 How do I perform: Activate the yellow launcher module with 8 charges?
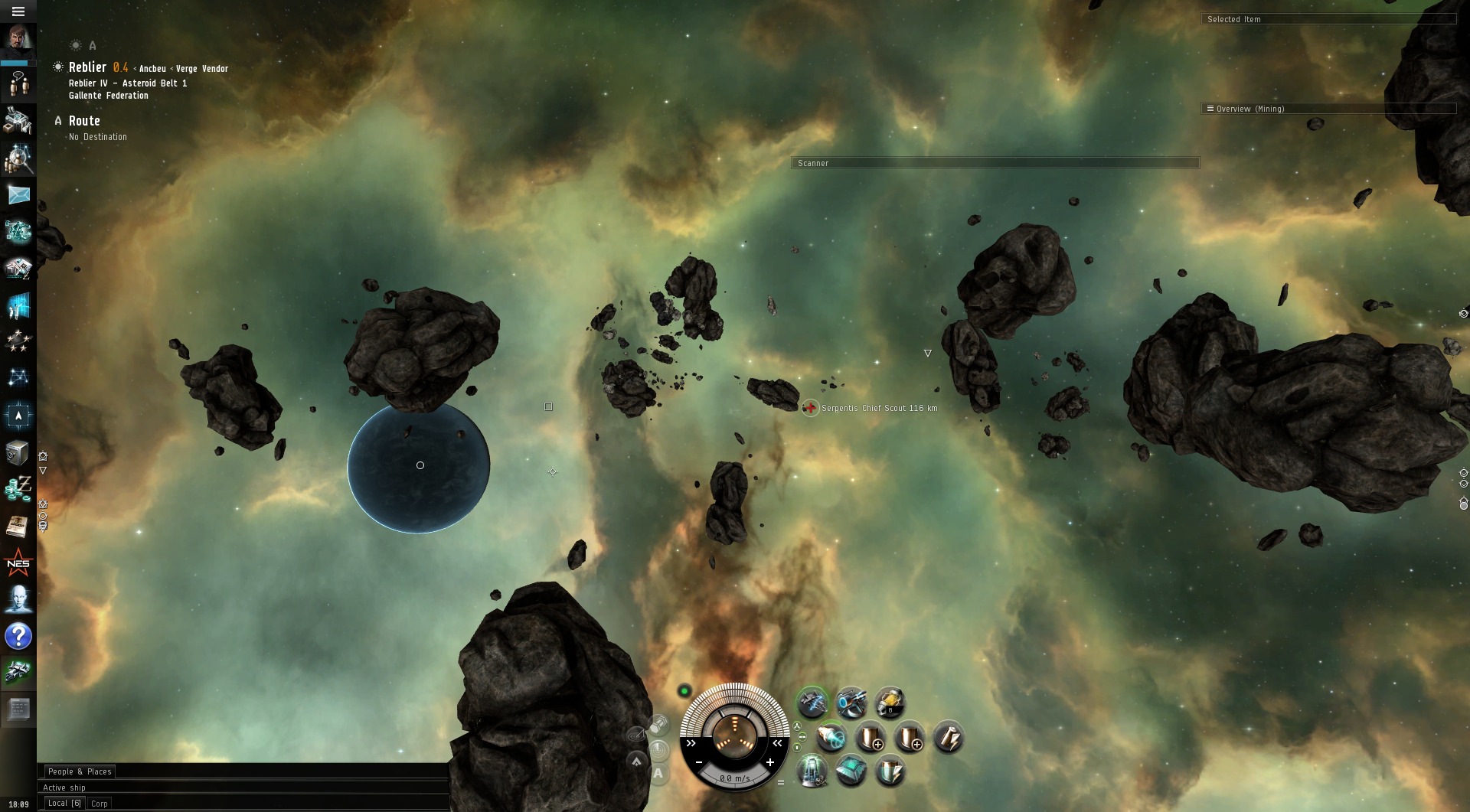[890, 702]
